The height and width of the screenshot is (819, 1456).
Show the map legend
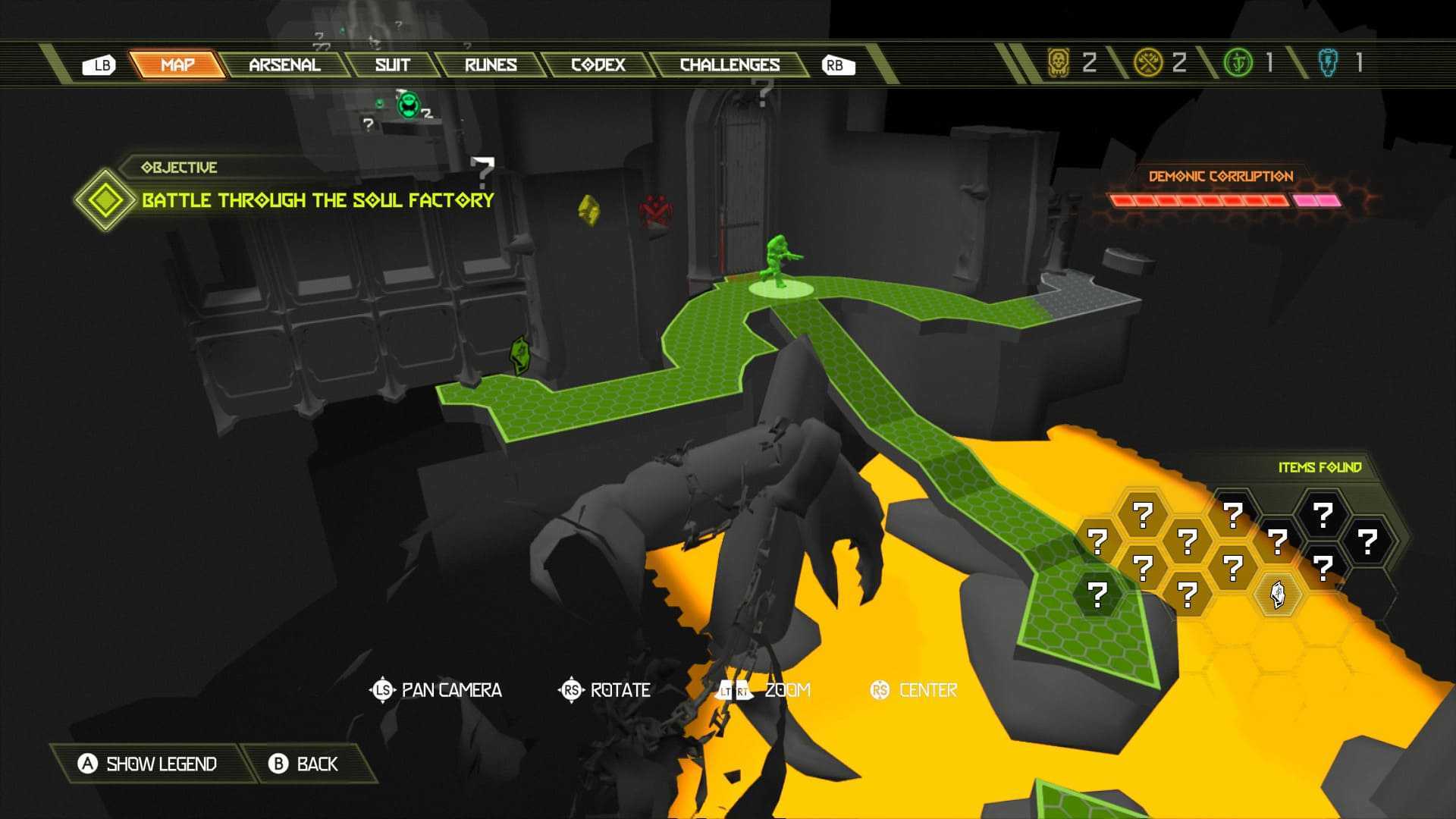[148, 764]
